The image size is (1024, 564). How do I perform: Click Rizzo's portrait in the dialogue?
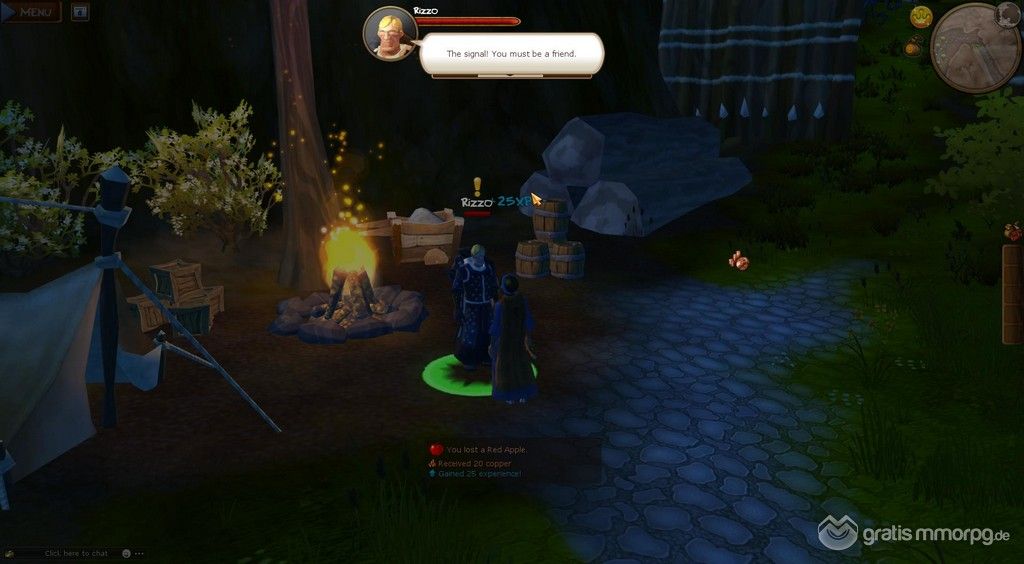(x=390, y=33)
